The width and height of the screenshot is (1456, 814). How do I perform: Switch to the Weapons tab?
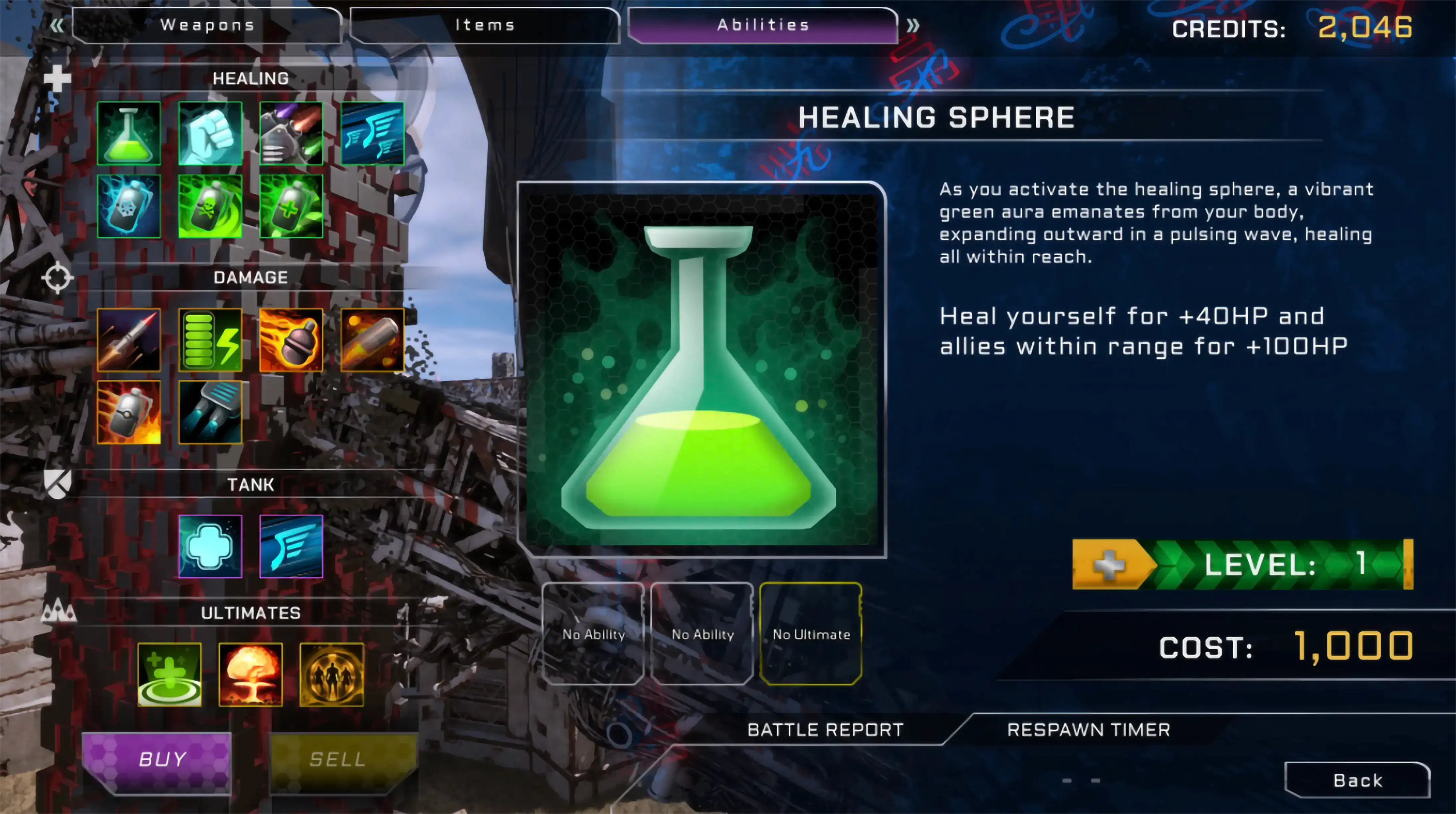pos(207,25)
